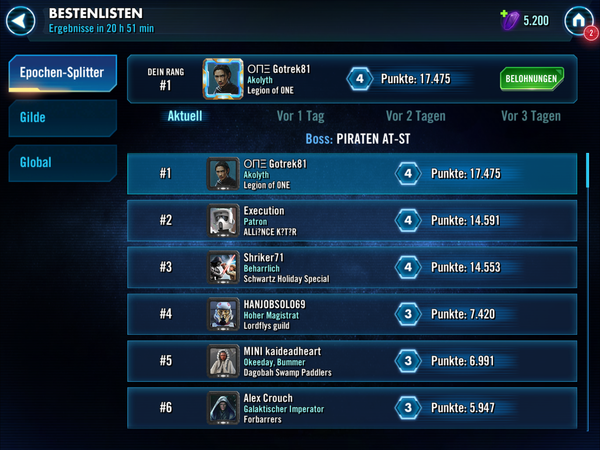Switch to the Gilde leaderboard
The height and width of the screenshot is (450, 600).
tap(62, 118)
